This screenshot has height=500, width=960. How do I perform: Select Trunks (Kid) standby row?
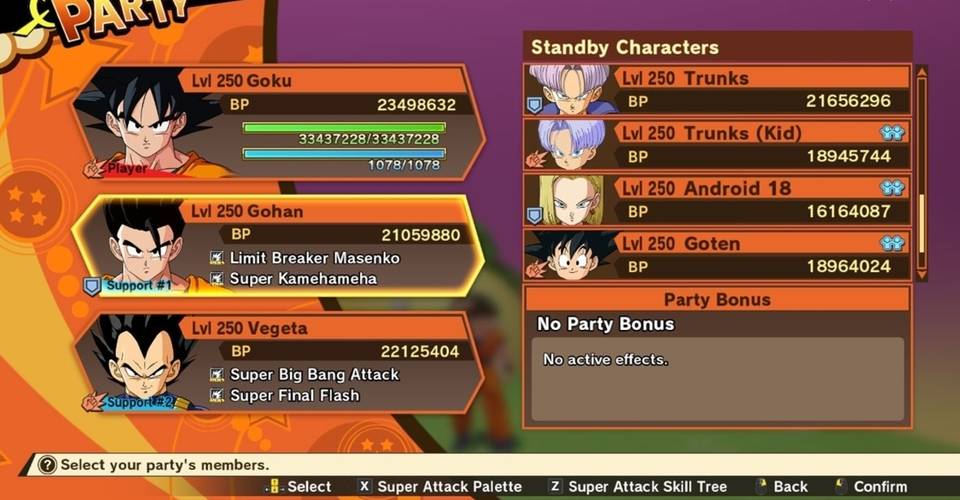pyautogui.click(x=718, y=145)
